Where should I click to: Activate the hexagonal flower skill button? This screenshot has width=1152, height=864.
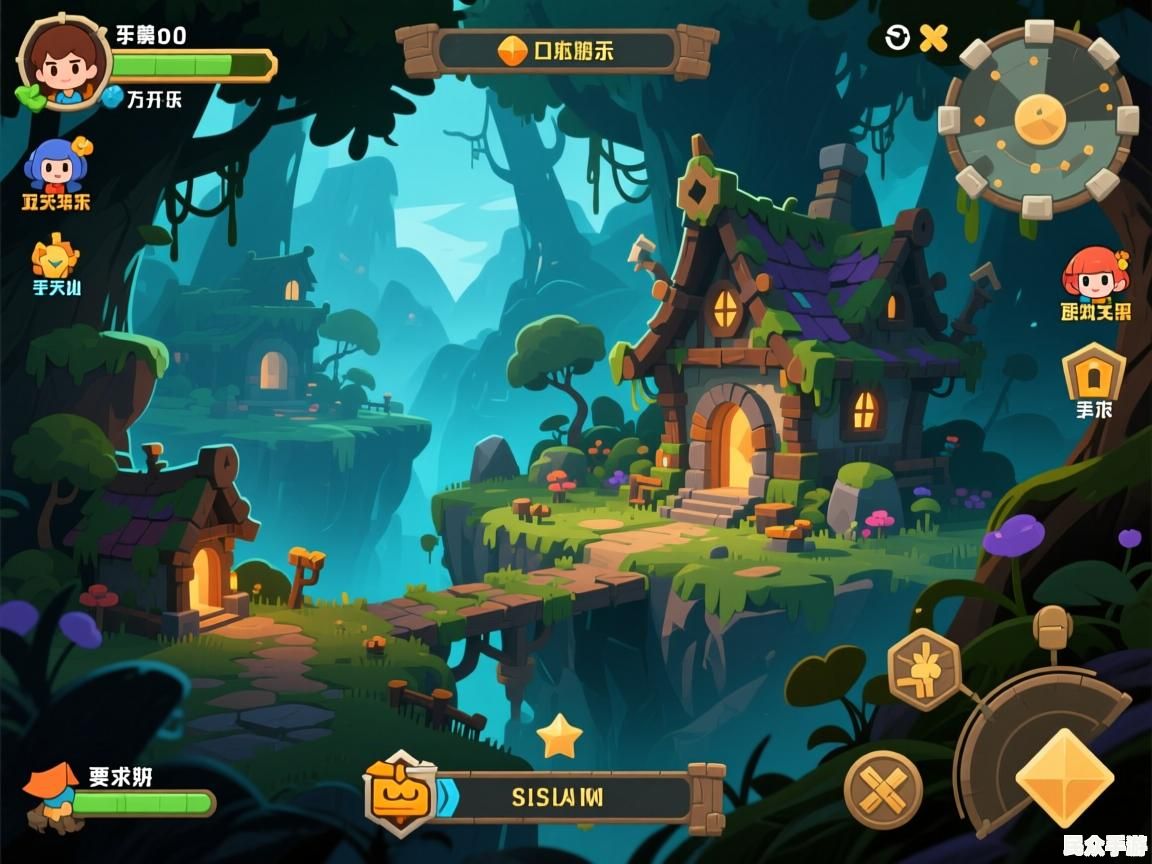tap(924, 669)
